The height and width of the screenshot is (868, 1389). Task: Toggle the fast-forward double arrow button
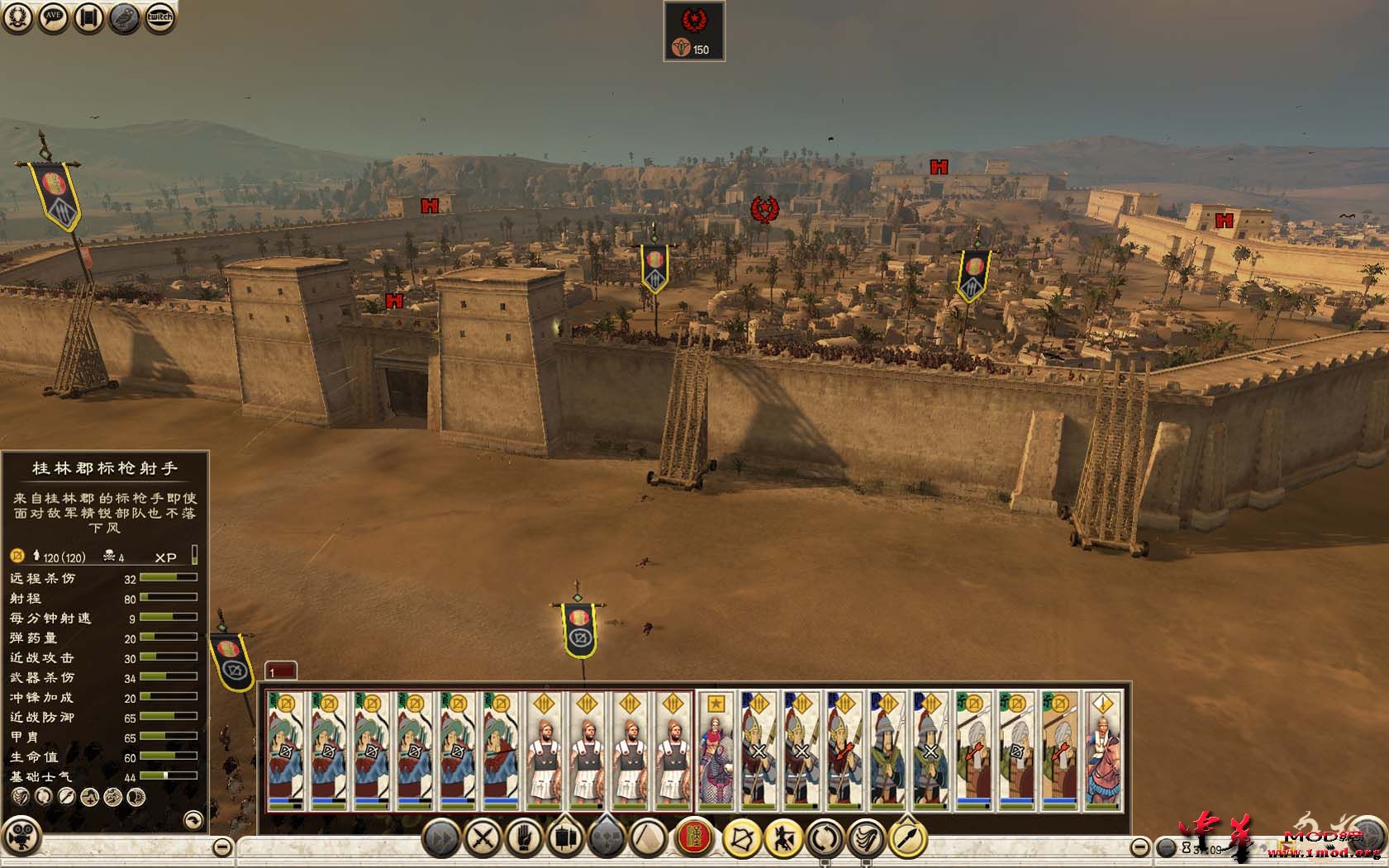click(x=443, y=839)
